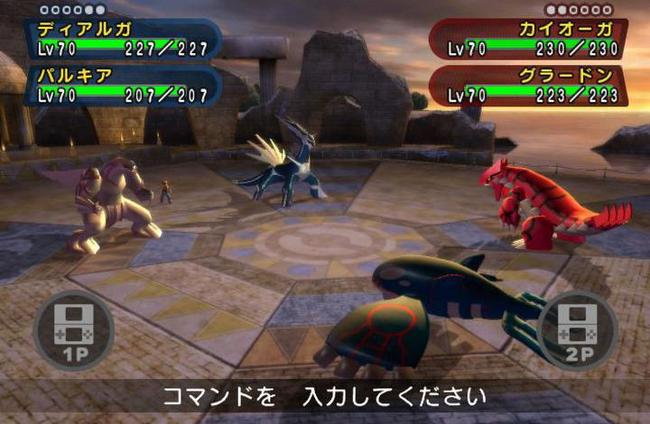This screenshot has width=650, height=424.
Task: Pick the カイオーガ status panel
Action: tap(530, 39)
